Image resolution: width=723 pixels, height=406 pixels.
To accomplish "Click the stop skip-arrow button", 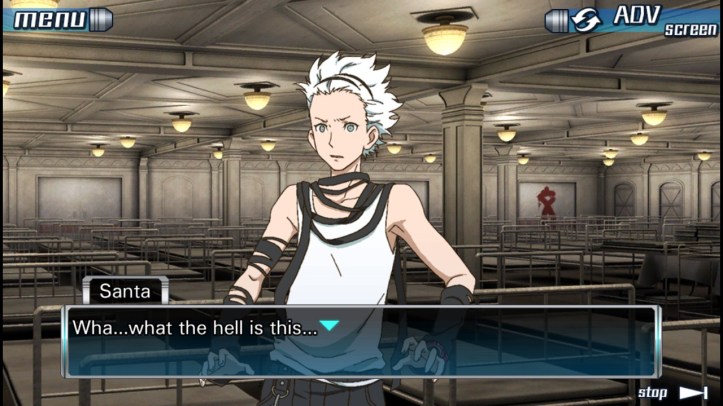I will point(673,392).
